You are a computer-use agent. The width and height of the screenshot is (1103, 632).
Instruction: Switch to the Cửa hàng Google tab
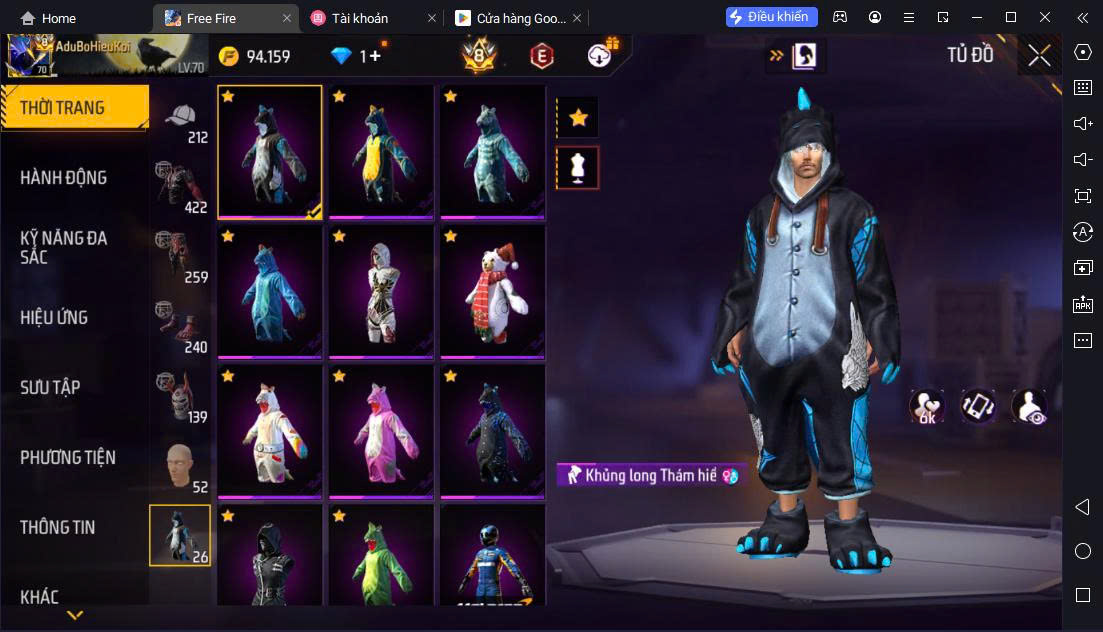pos(510,18)
